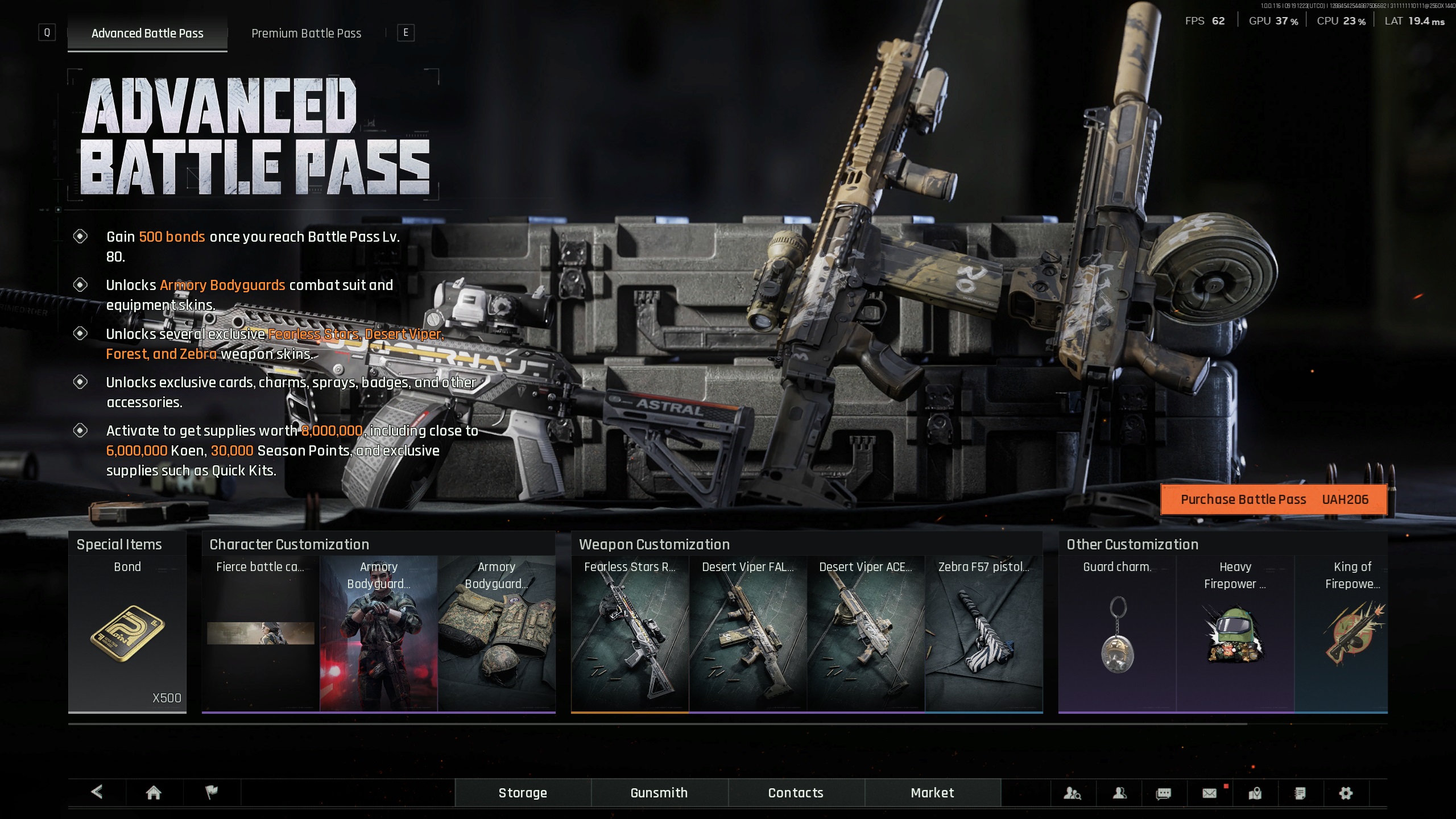Check the mail inbox
This screenshot has height=819, width=1456.
pyautogui.click(x=1209, y=793)
